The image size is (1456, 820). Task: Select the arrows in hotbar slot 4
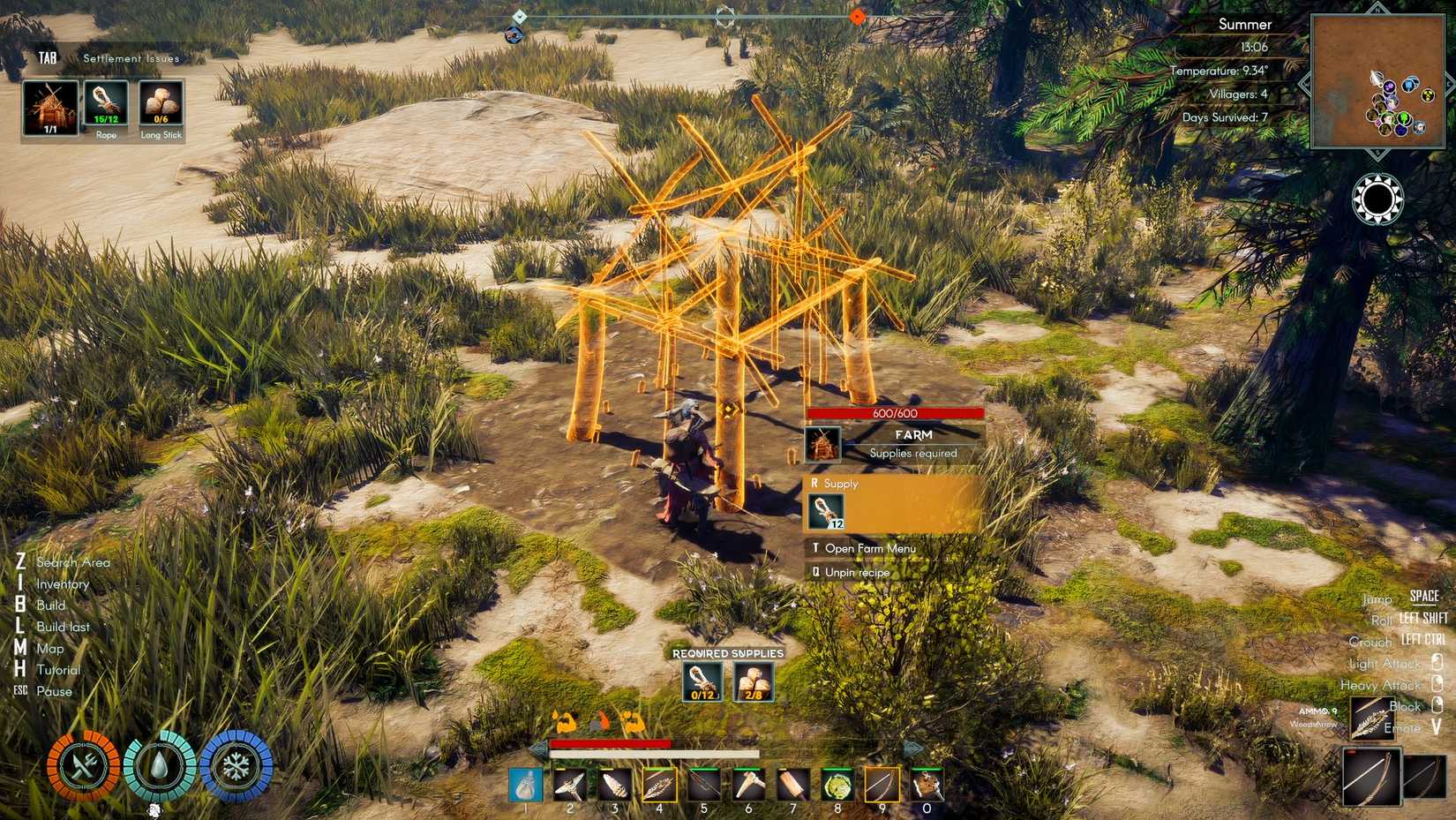(x=659, y=784)
